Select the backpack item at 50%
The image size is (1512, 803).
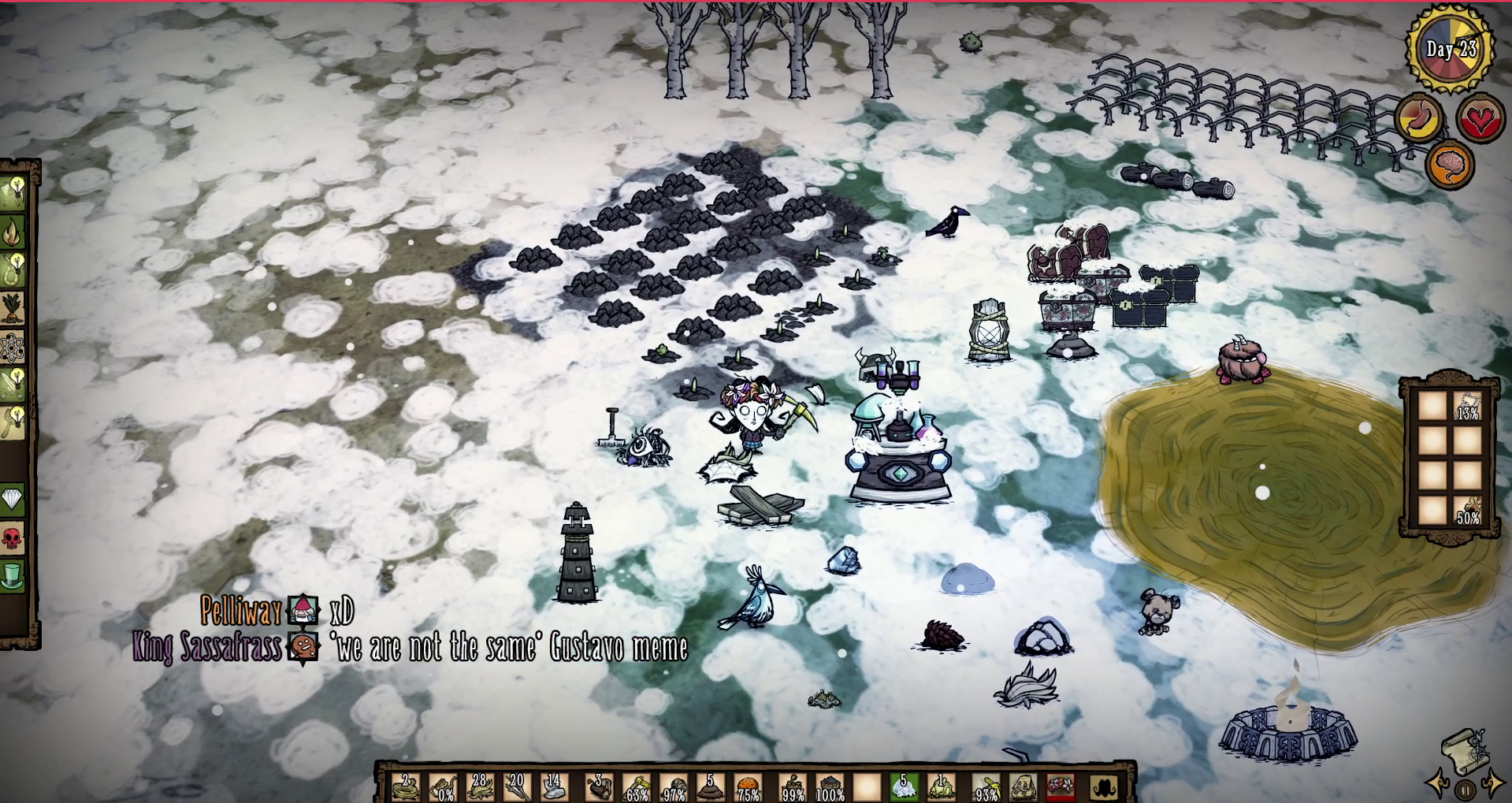tap(1466, 509)
